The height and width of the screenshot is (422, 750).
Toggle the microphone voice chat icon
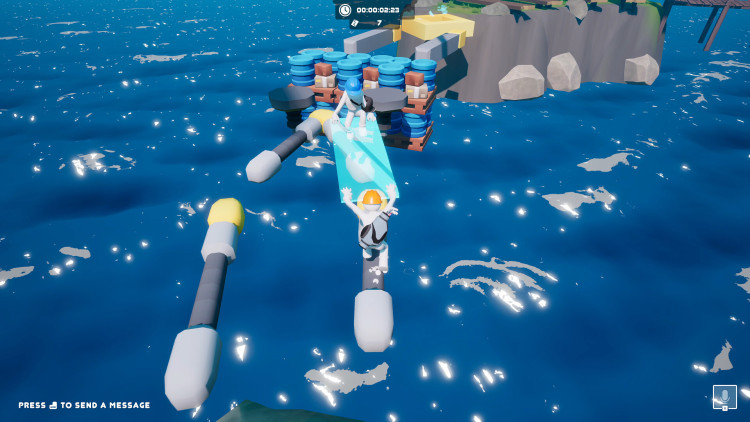(724, 397)
